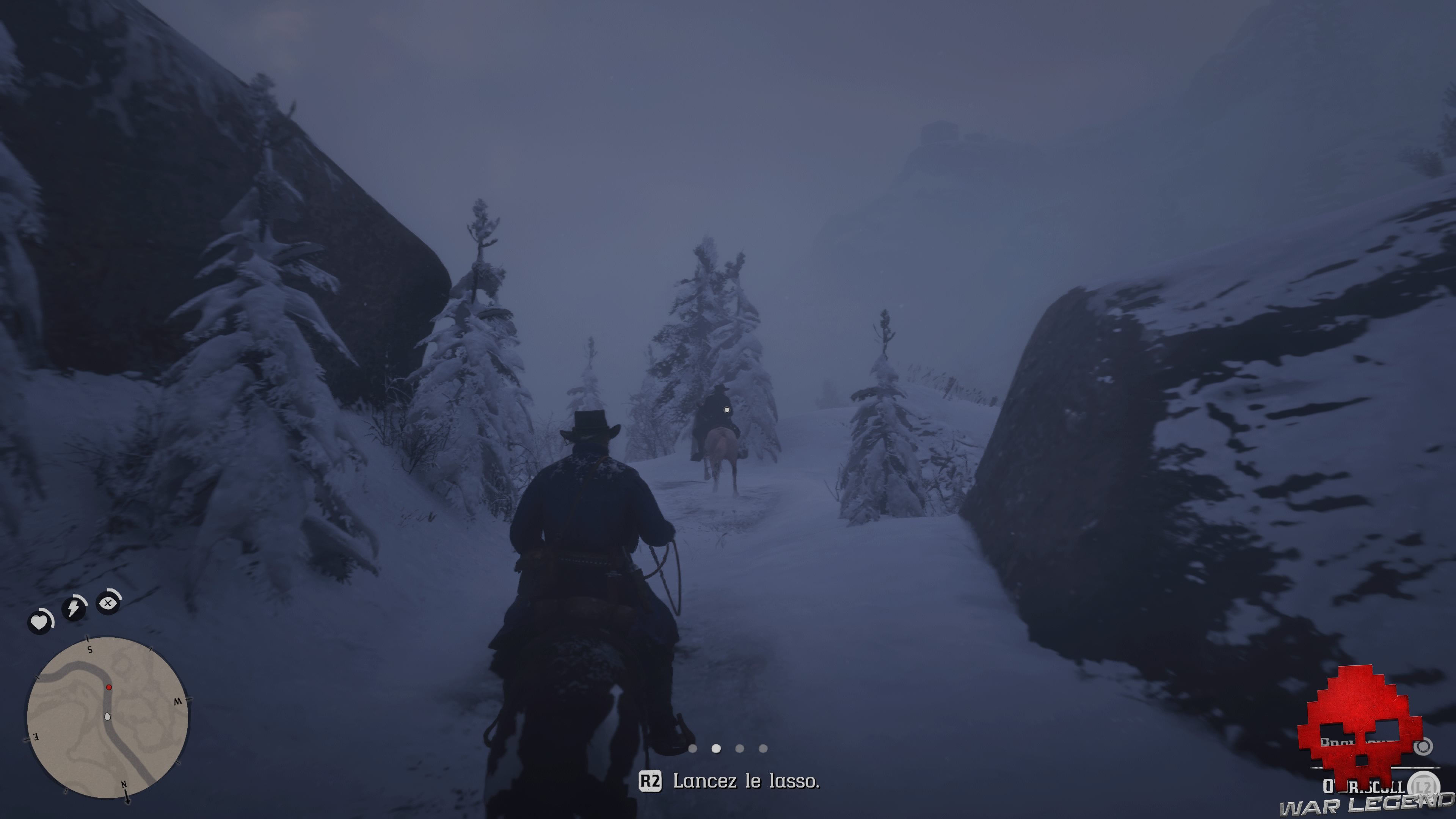Click the horse stamina droplet on the minimap
1456x819 pixels.
click(x=107, y=717)
